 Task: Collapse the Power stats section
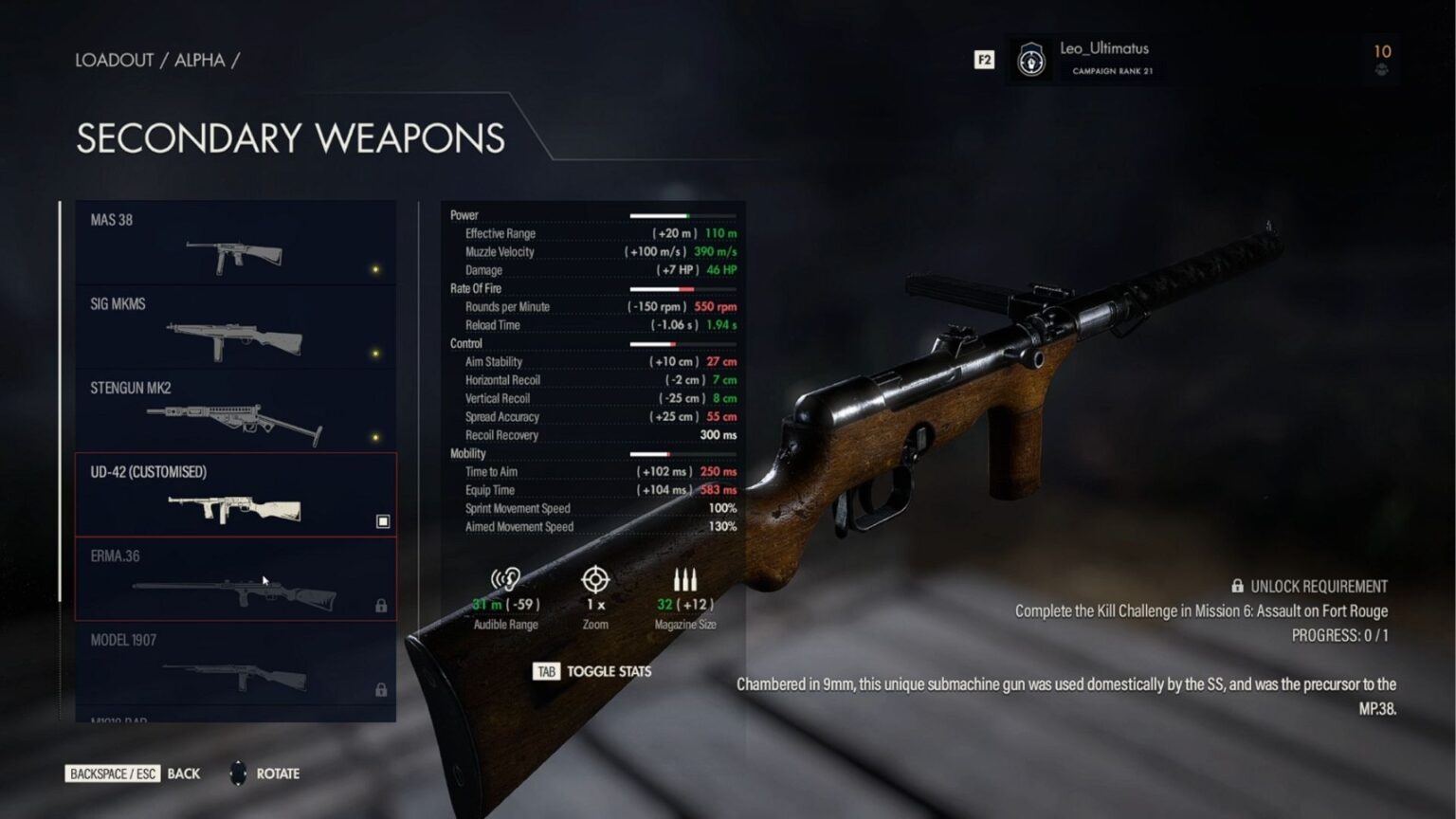click(464, 215)
